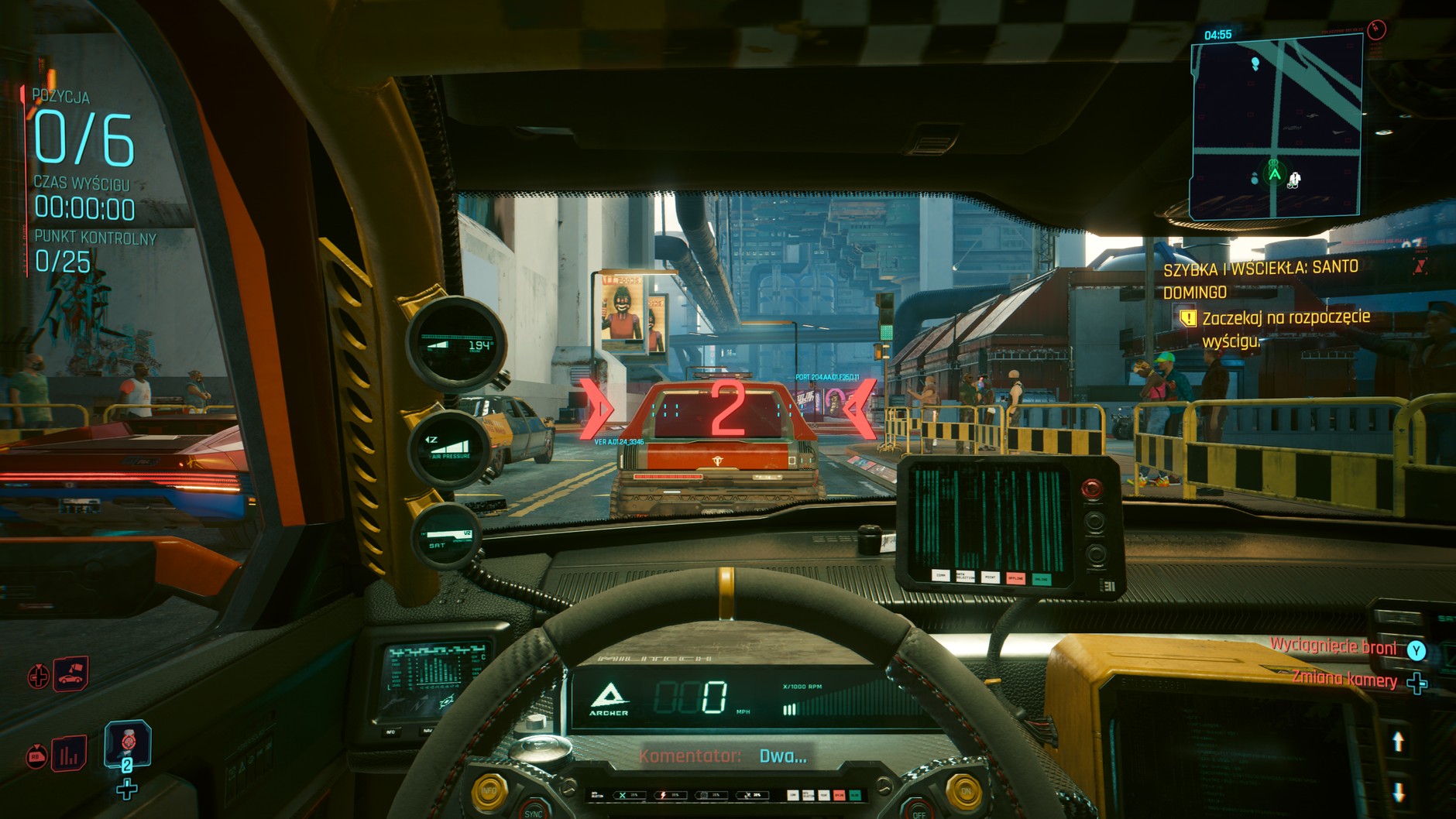Image resolution: width=1456 pixels, height=819 pixels.
Task: Select the COMM tab on the dashboard terminal
Action: (941, 577)
